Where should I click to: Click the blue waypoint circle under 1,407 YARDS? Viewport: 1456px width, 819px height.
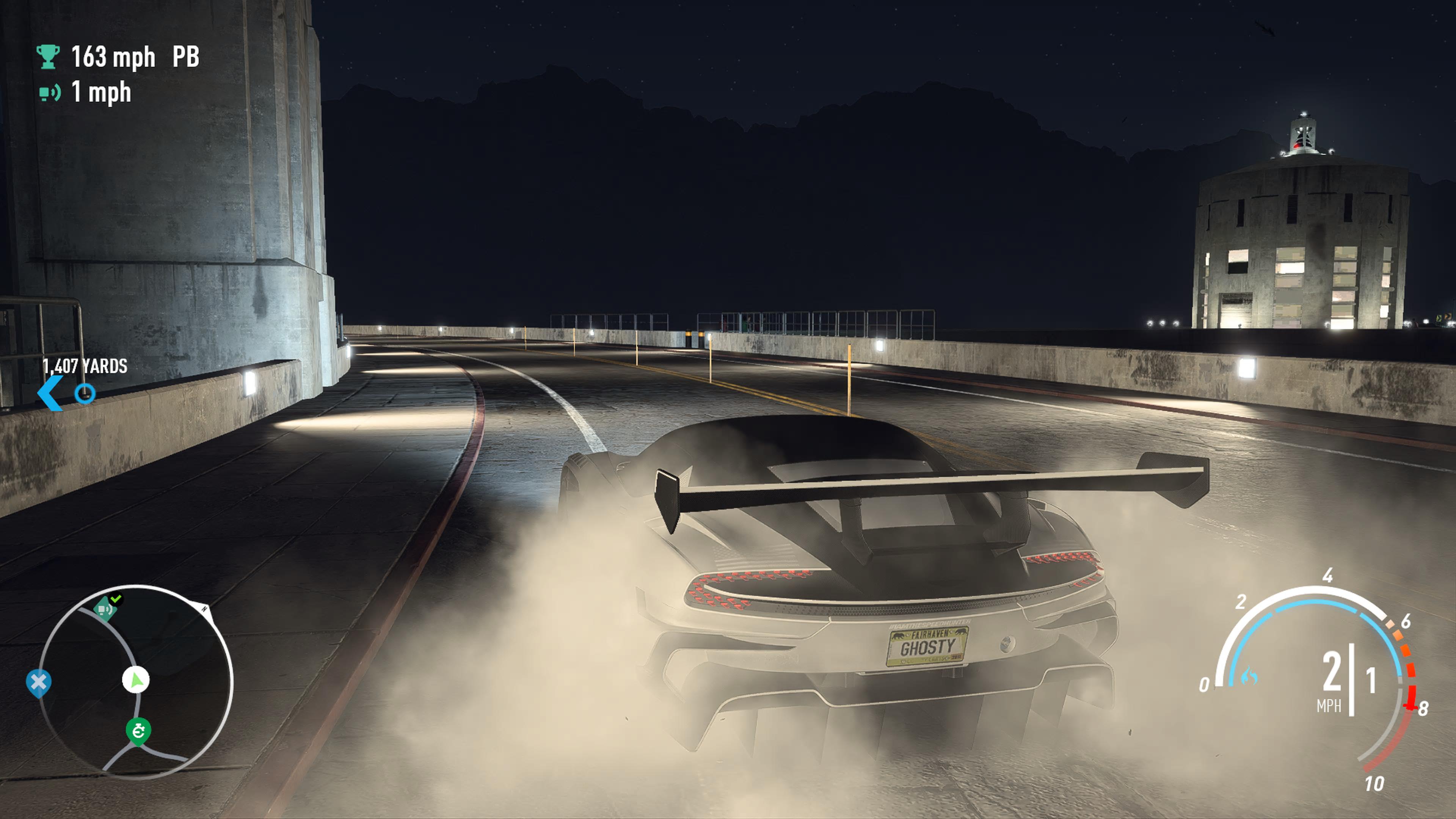coord(85,393)
